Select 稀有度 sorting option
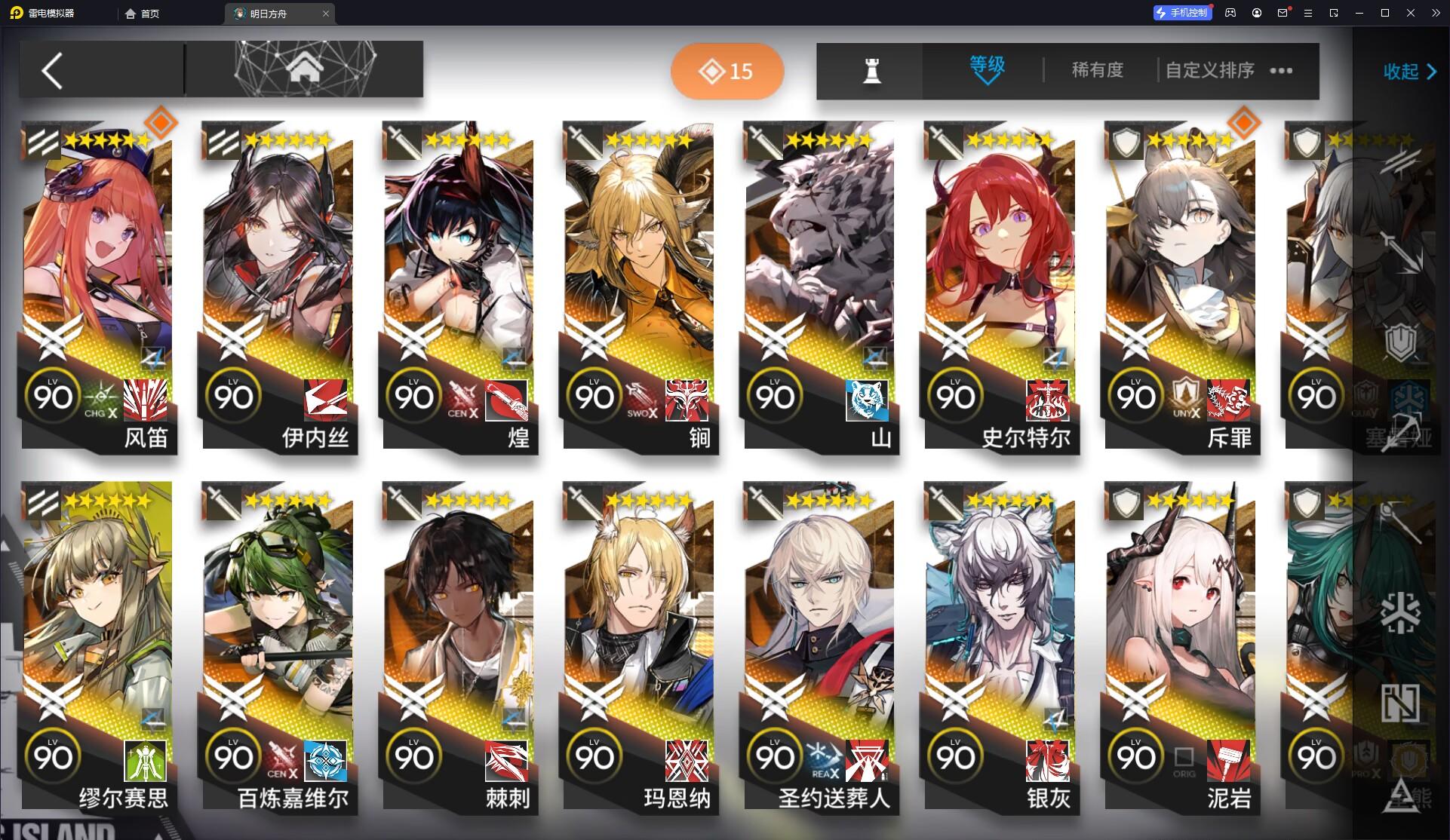The height and width of the screenshot is (840, 1450). [x=1096, y=70]
